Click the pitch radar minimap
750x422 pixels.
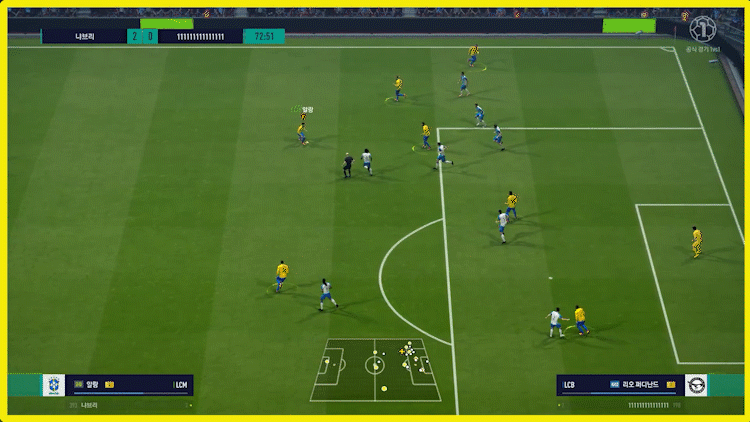375,367
